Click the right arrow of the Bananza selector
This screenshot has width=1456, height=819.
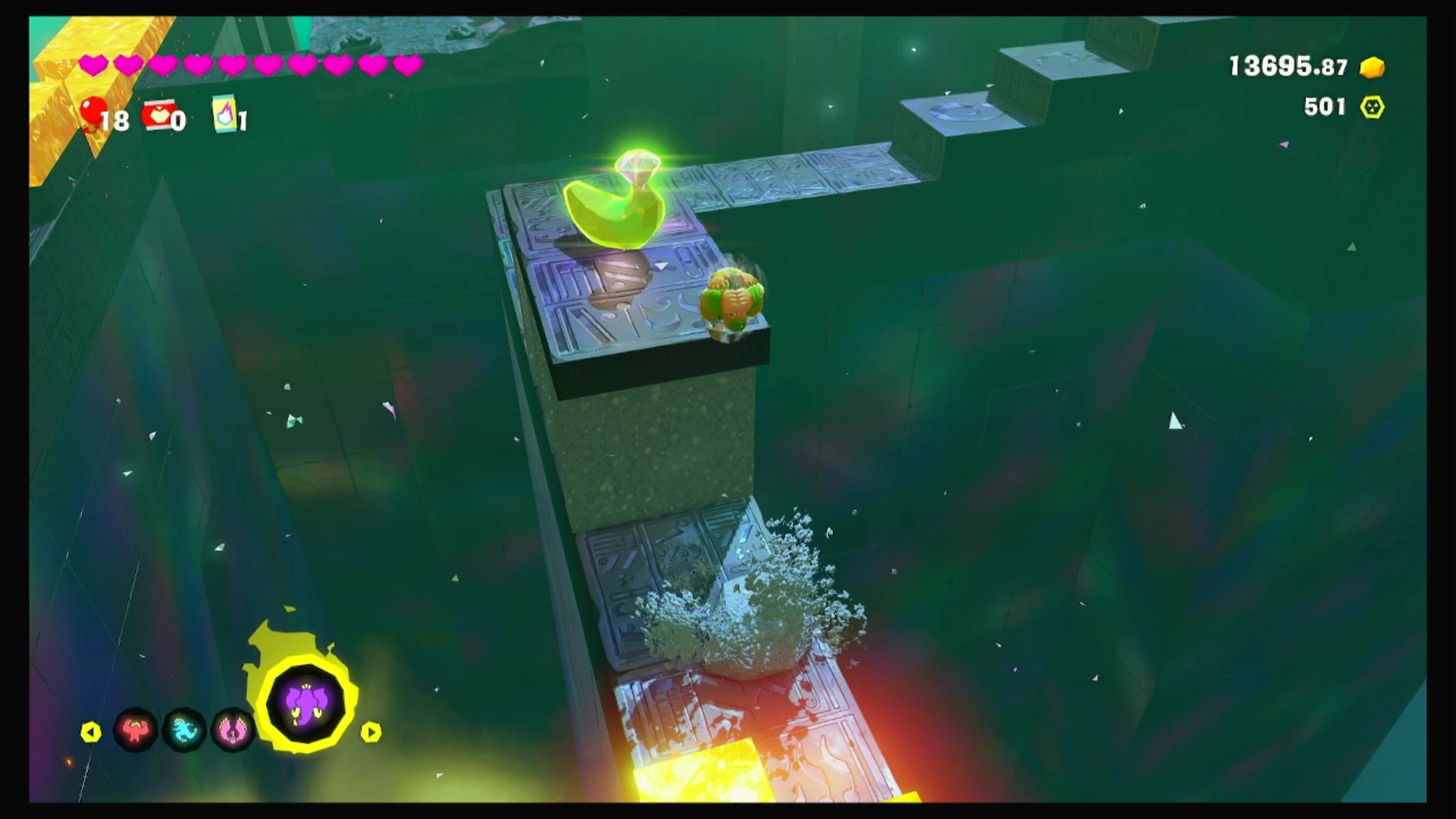pyautogui.click(x=371, y=732)
